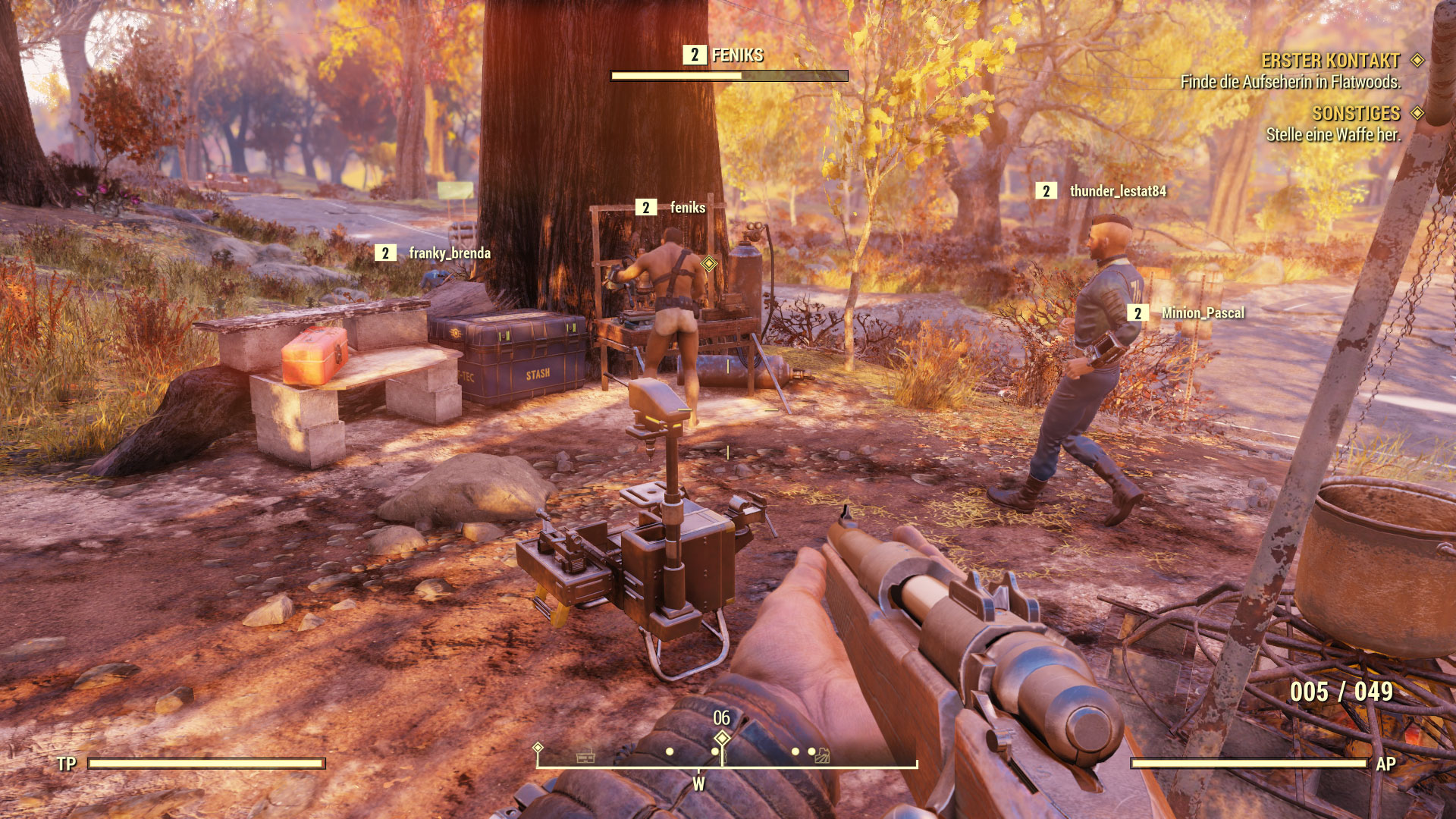Click the targeted FENIKS name above health bar

tap(737, 55)
